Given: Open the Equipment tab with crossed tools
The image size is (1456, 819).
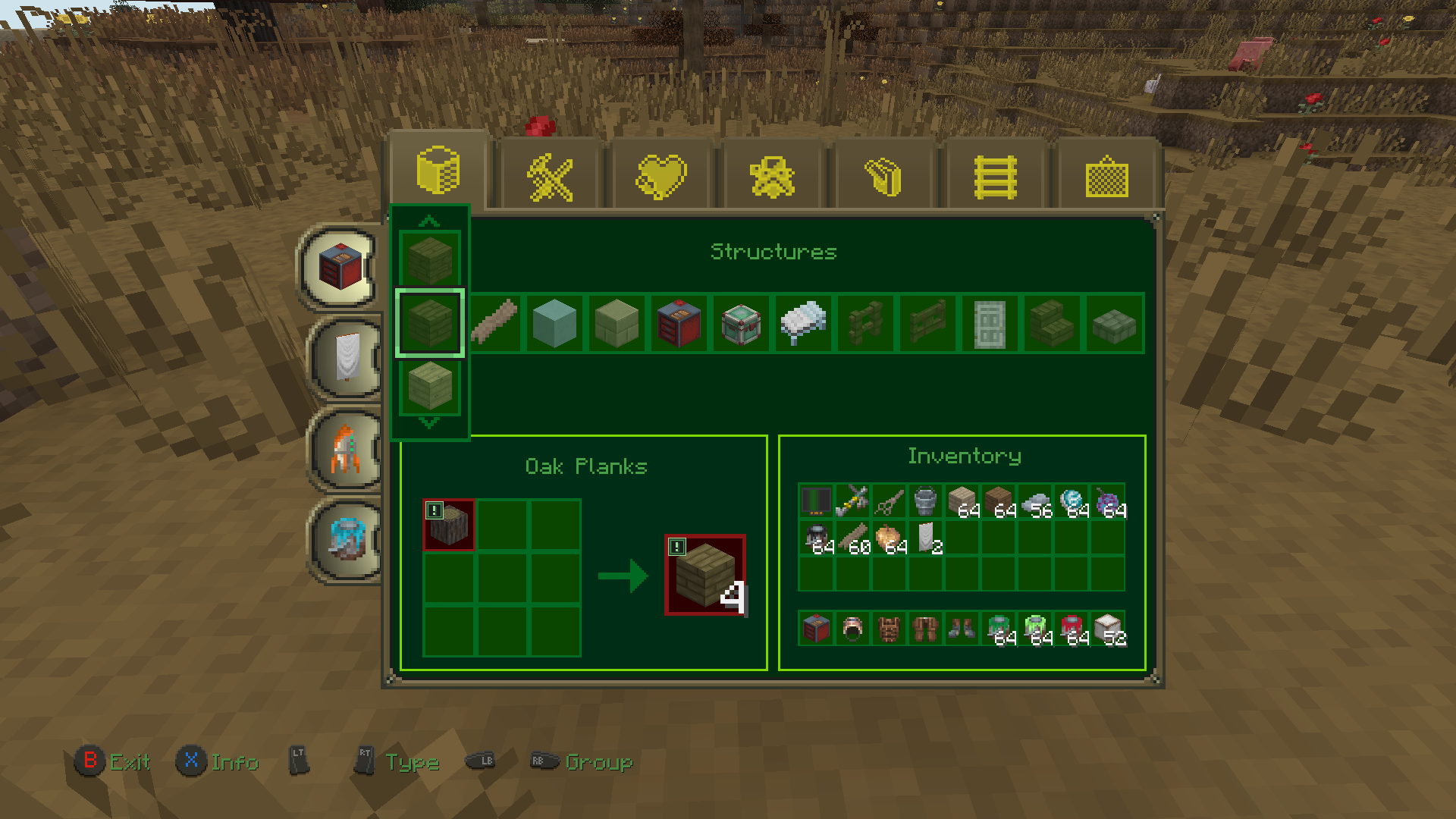Looking at the screenshot, I should 551,173.
